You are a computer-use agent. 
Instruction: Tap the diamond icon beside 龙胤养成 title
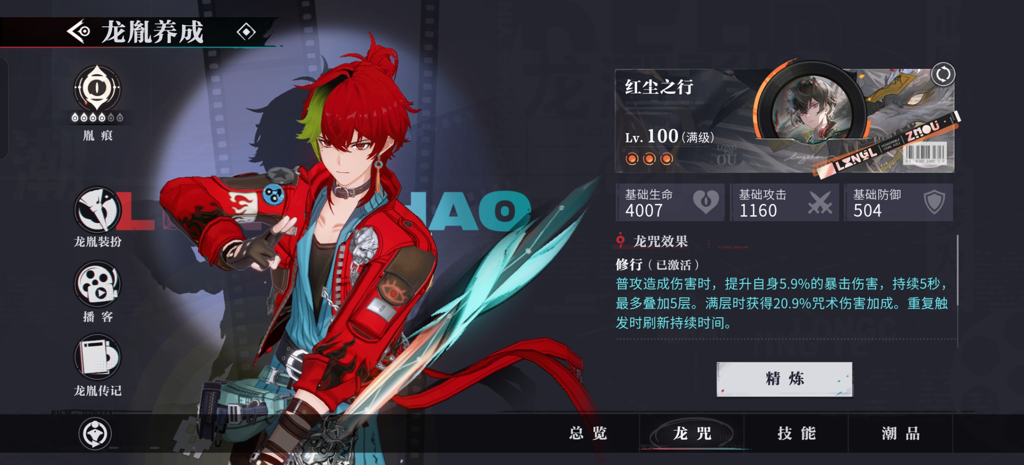246,32
